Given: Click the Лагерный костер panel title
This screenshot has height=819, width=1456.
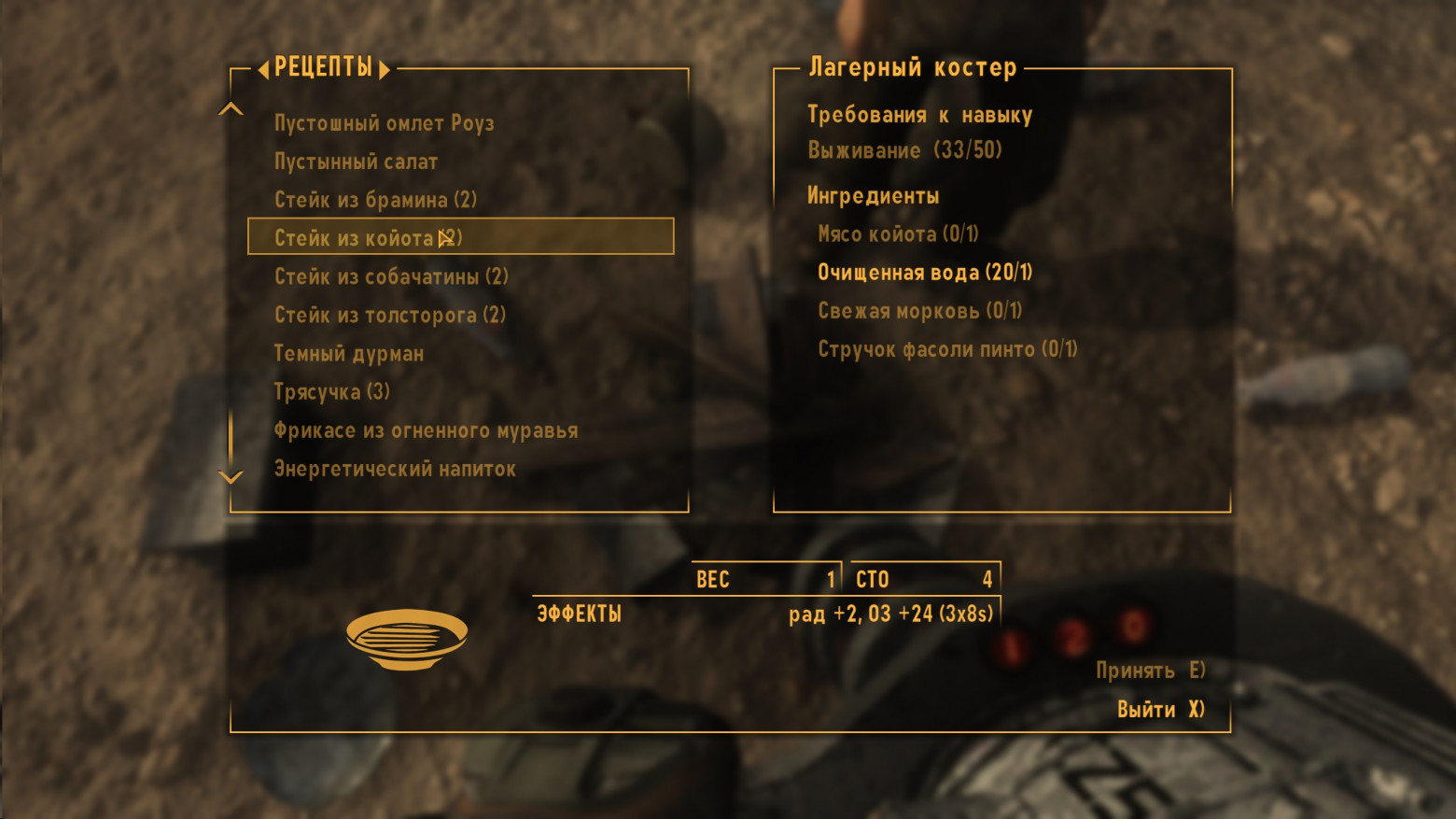Looking at the screenshot, I should pyautogui.click(x=912, y=66).
